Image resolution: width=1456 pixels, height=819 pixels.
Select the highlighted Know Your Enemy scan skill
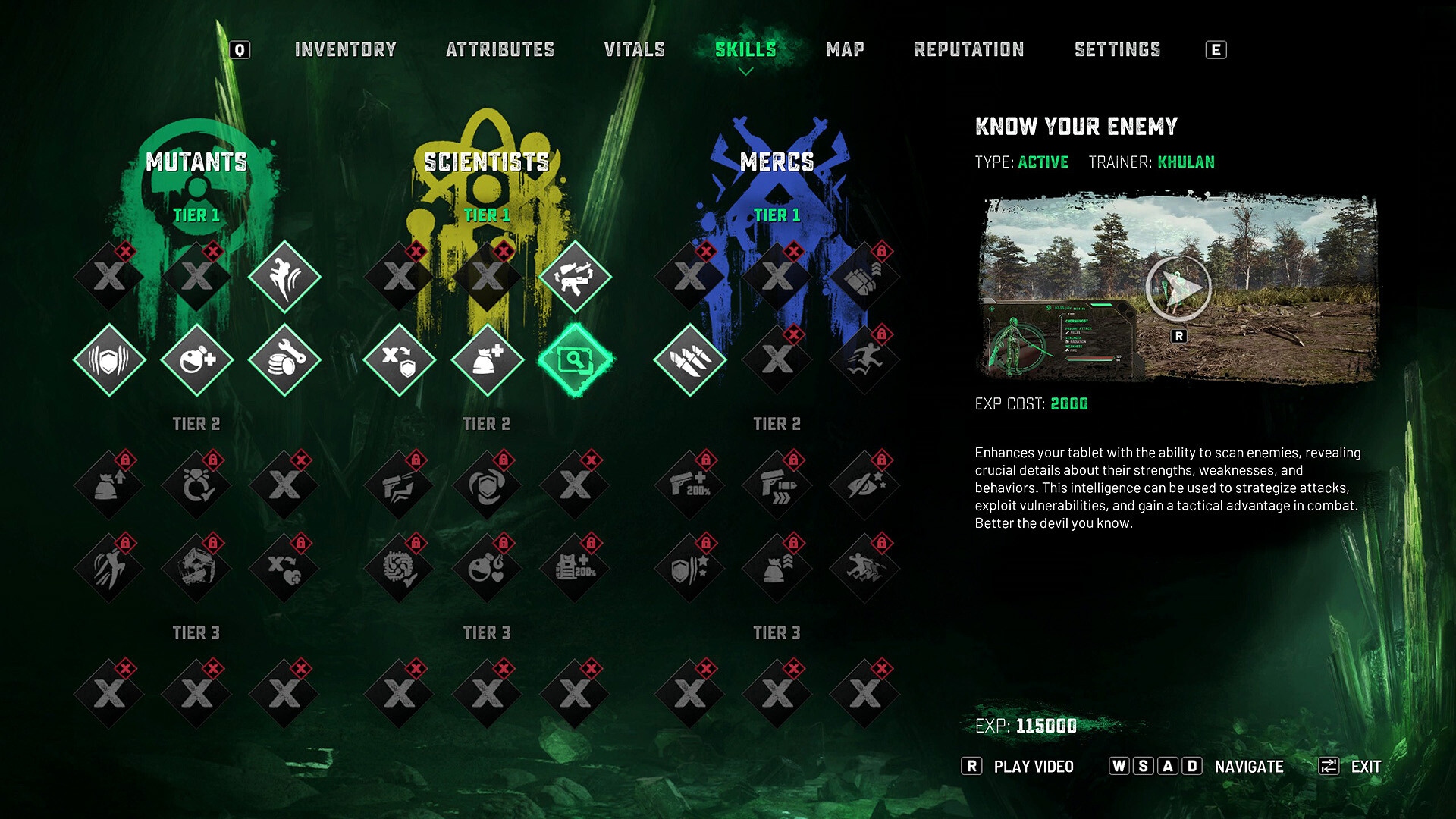pyautogui.click(x=576, y=359)
